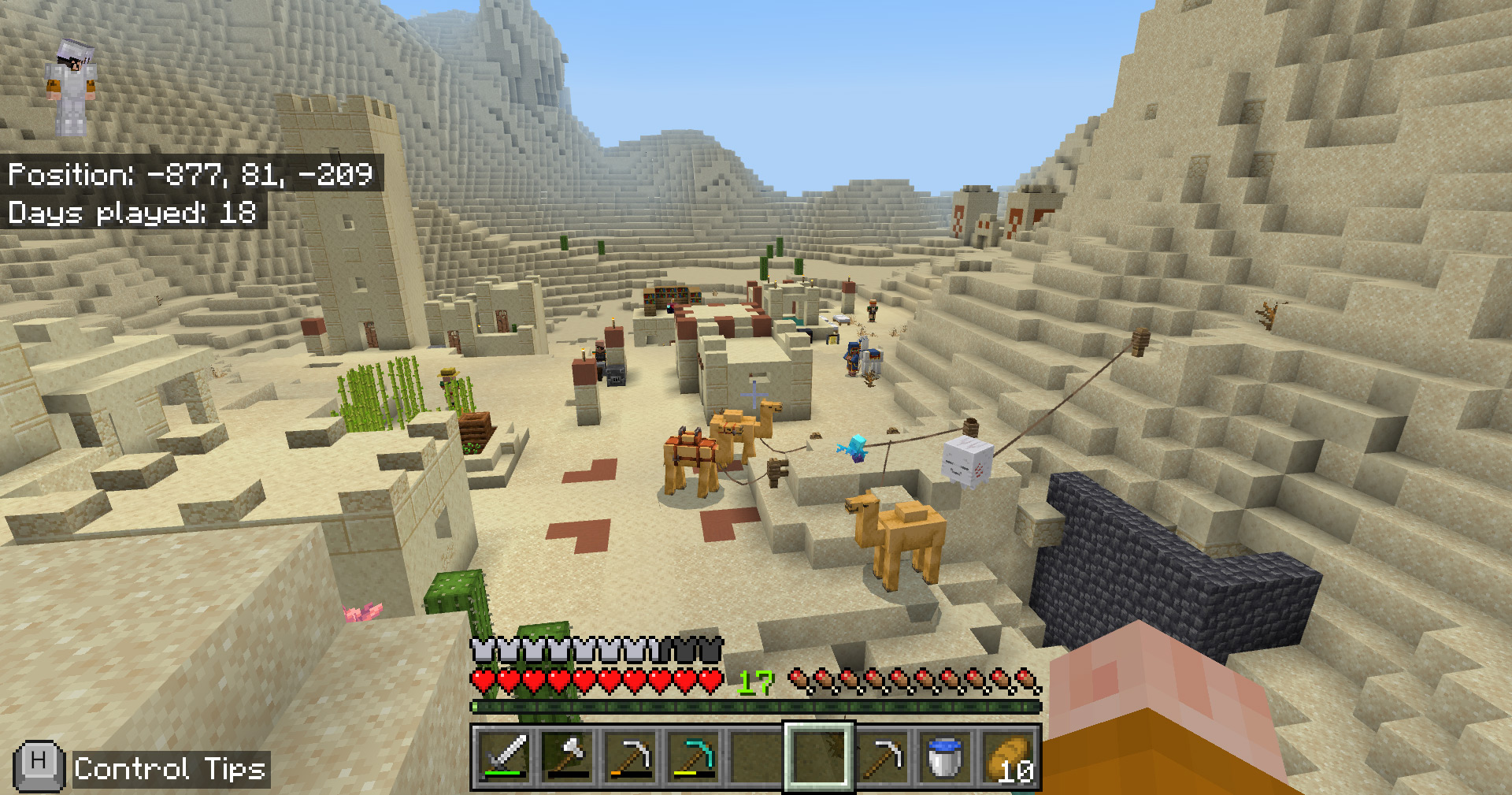Switch to the water bucket slot
Screen dimensions: 1512x795
tap(944, 757)
